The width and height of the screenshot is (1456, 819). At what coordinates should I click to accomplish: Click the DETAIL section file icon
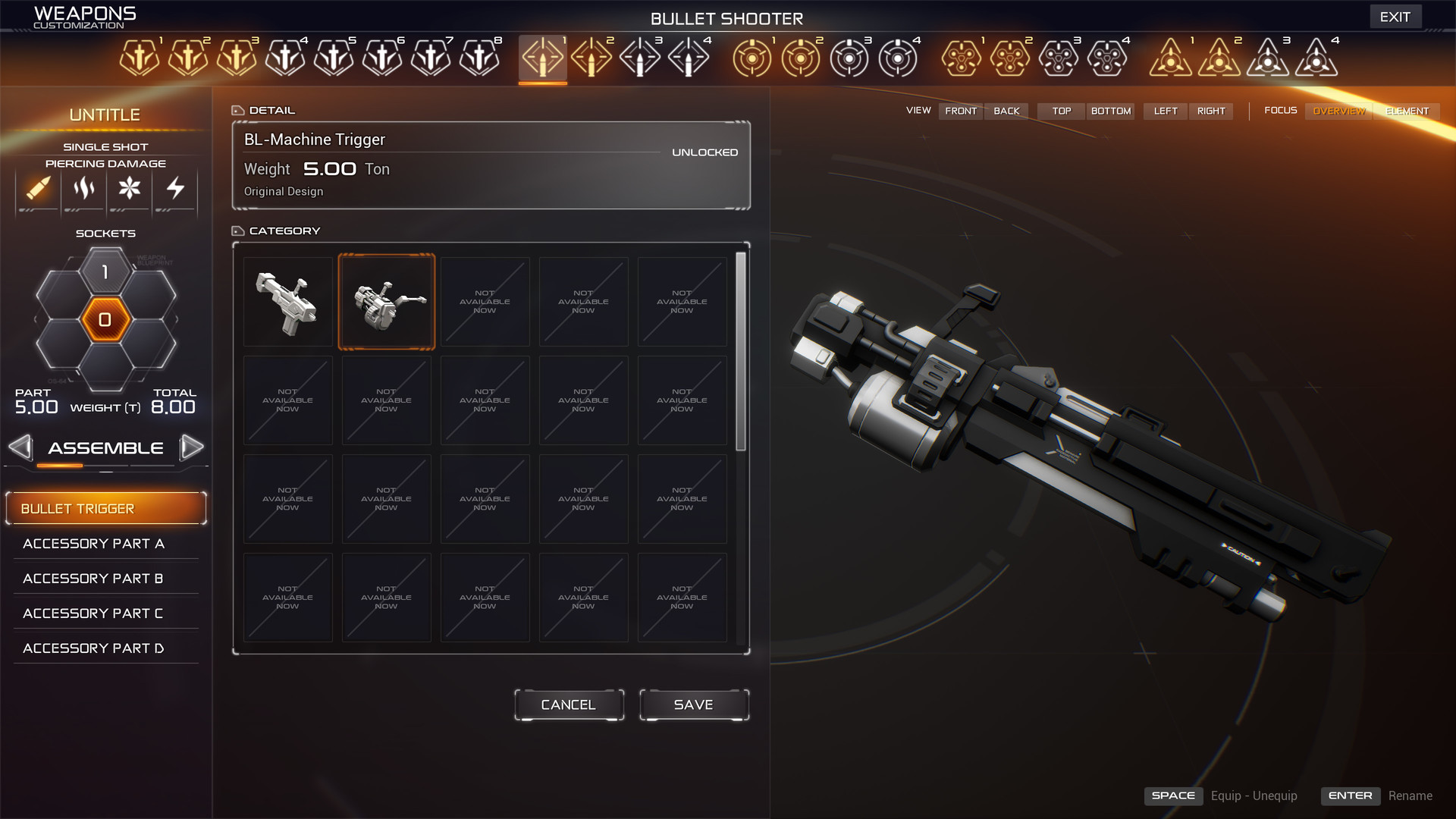coord(238,109)
